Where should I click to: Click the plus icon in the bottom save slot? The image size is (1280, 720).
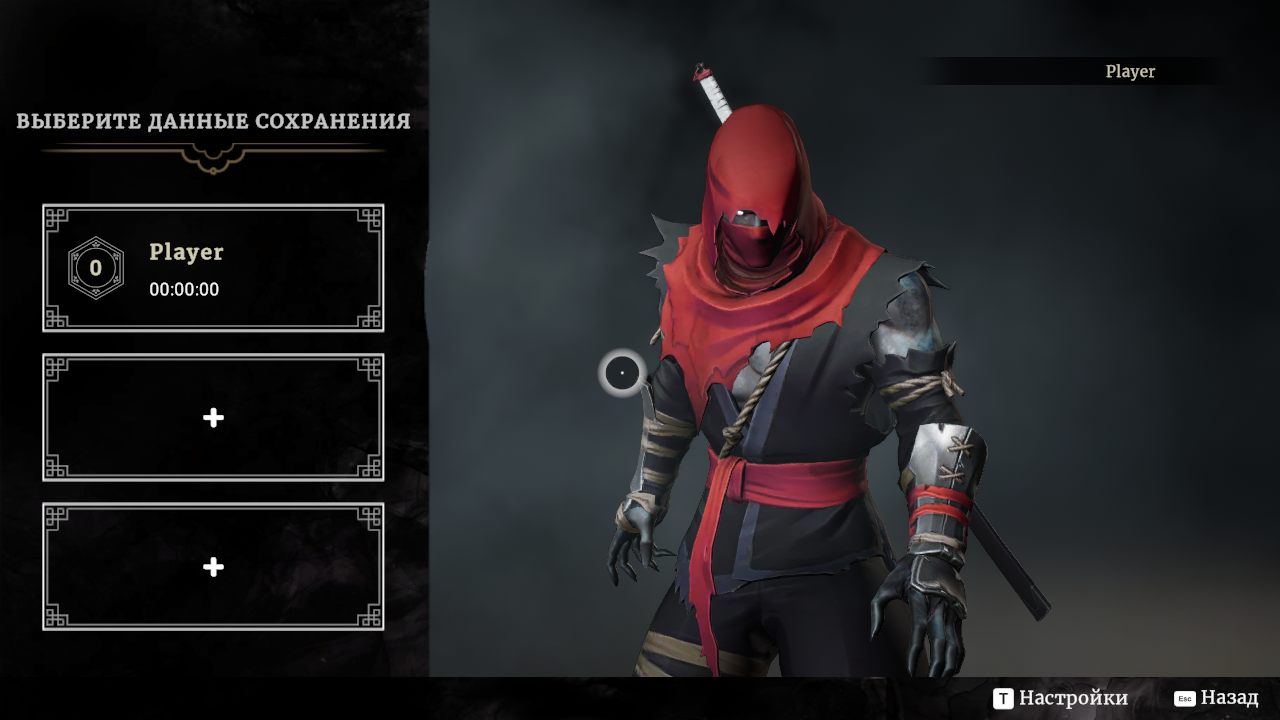(x=212, y=567)
